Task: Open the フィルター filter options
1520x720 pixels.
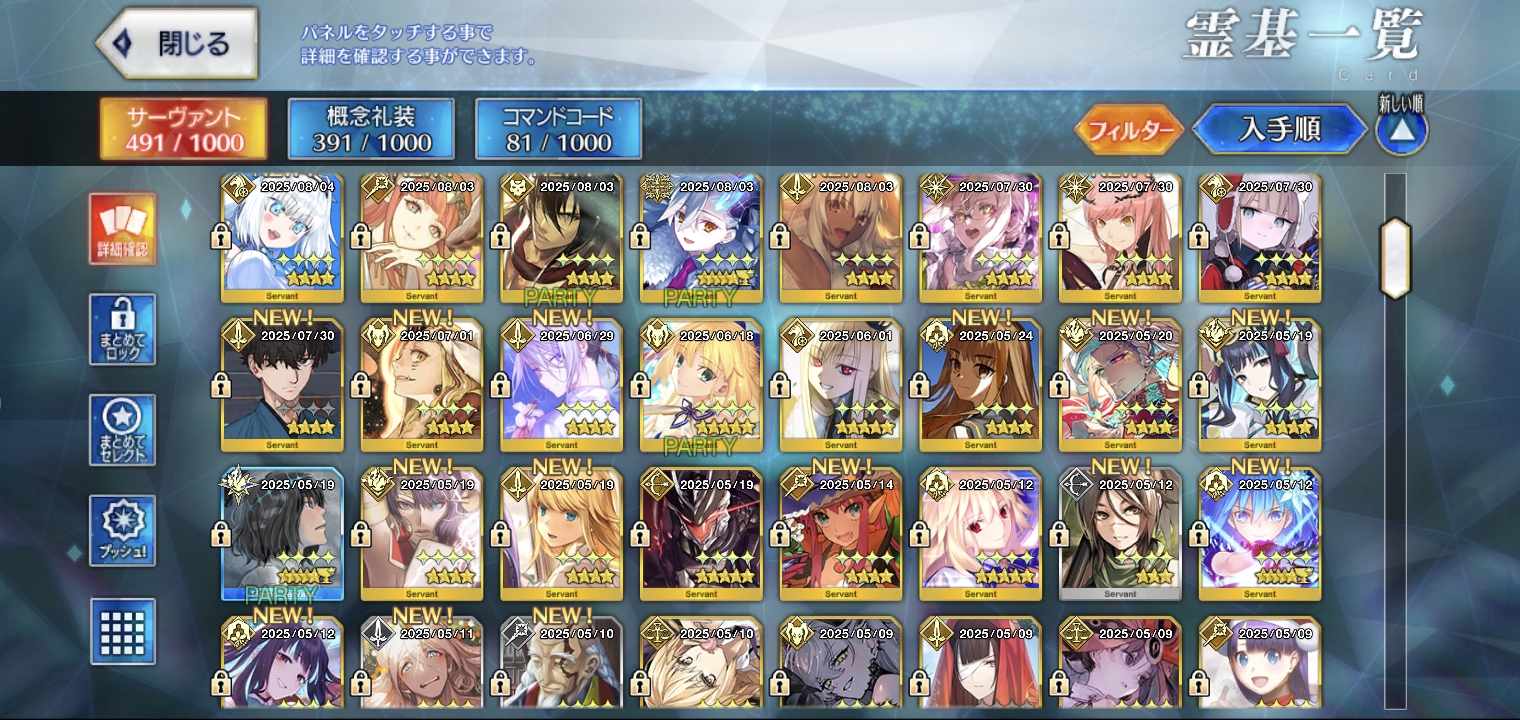Action: click(x=1130, y=130)
